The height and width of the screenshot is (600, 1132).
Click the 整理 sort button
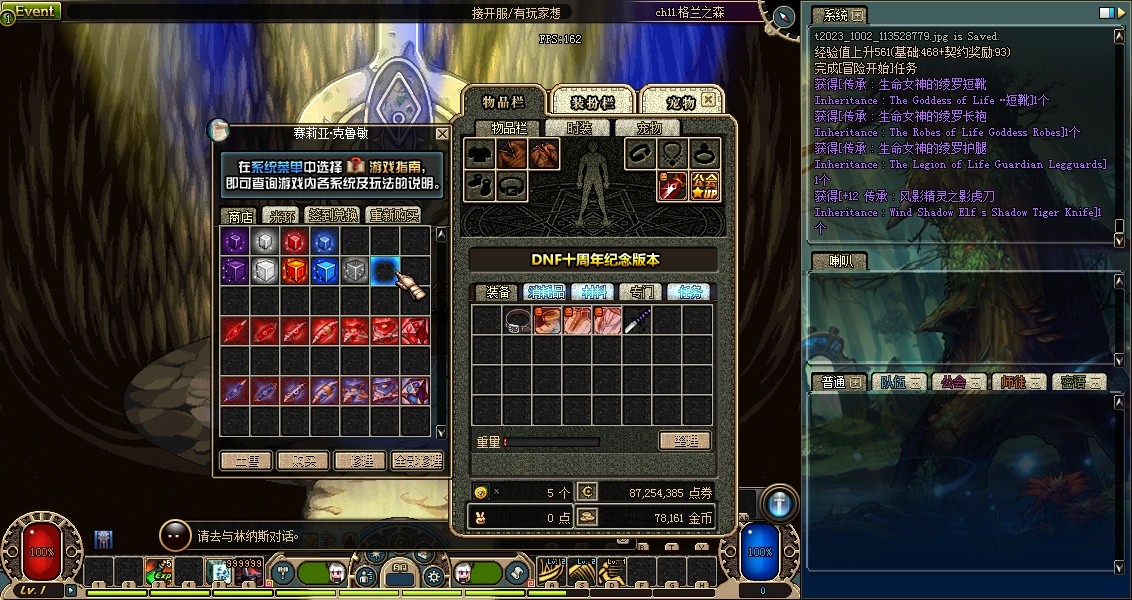[684, 441]
